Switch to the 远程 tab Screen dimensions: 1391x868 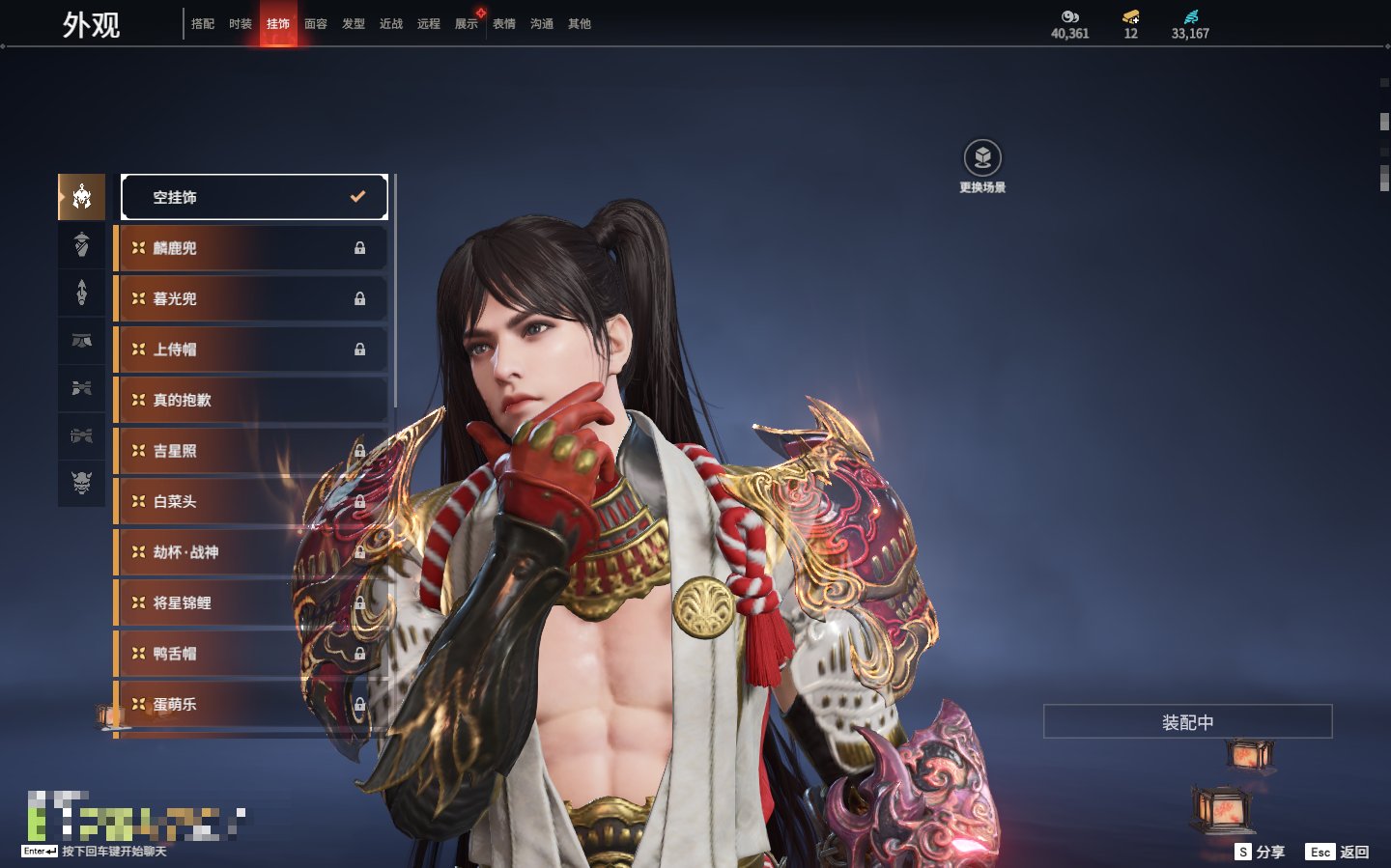429,24
